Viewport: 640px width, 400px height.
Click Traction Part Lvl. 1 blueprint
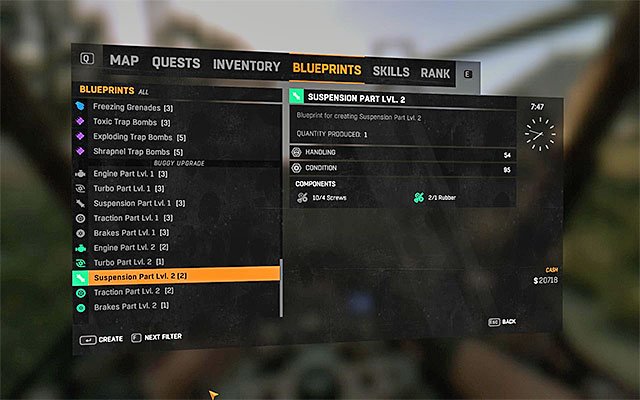pos(132,218)
